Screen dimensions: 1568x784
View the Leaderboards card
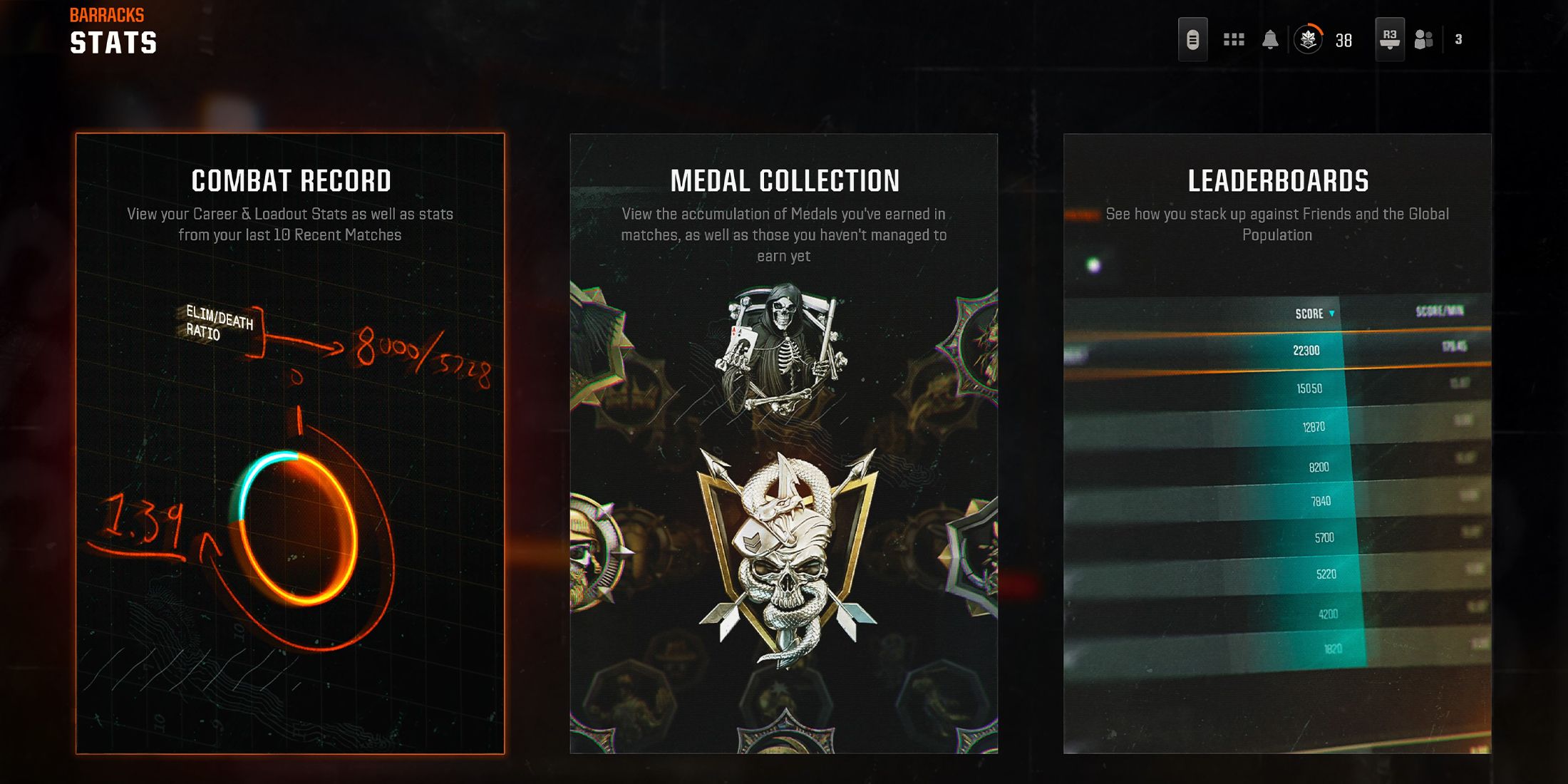pos(1276,443)
